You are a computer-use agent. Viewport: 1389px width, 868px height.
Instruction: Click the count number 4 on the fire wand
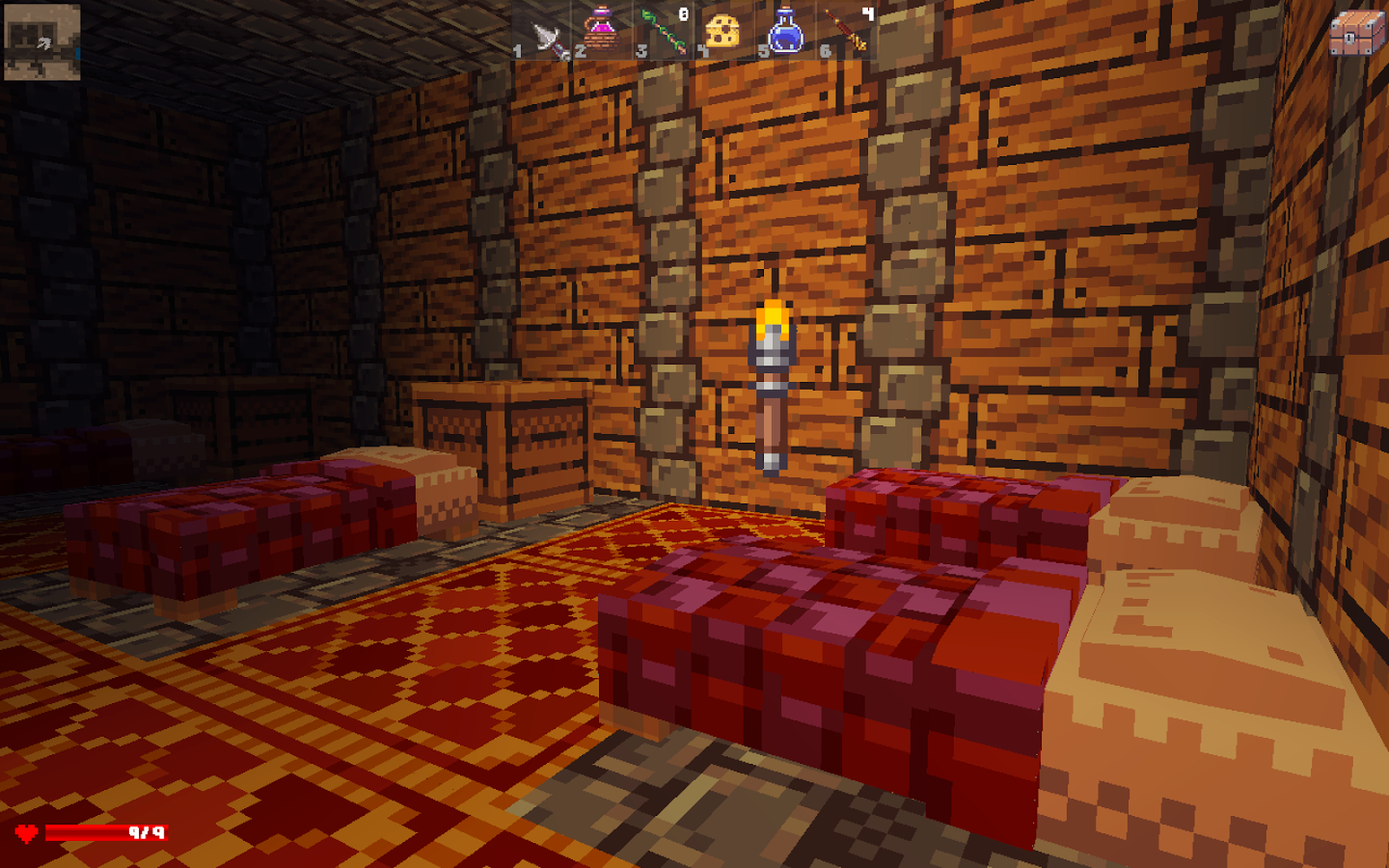867,13
